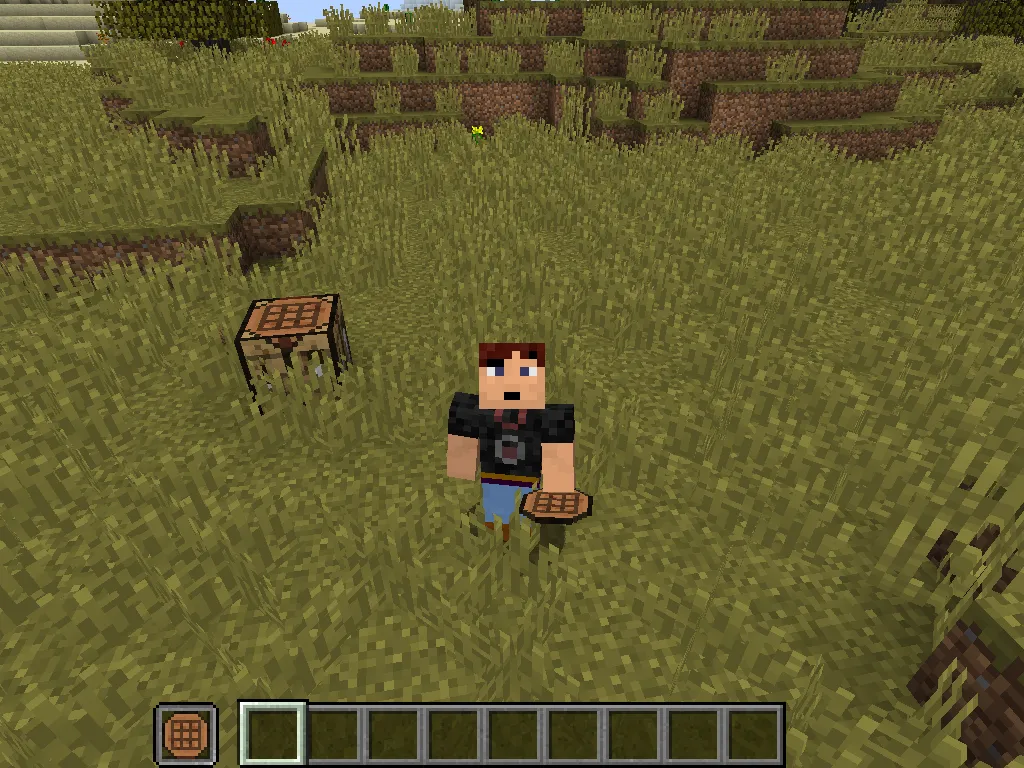Click the highlighted selected hotbar slot
The height and width of the screenshot is (768, 1024).
pyautogui.click(x=273, y=734)
